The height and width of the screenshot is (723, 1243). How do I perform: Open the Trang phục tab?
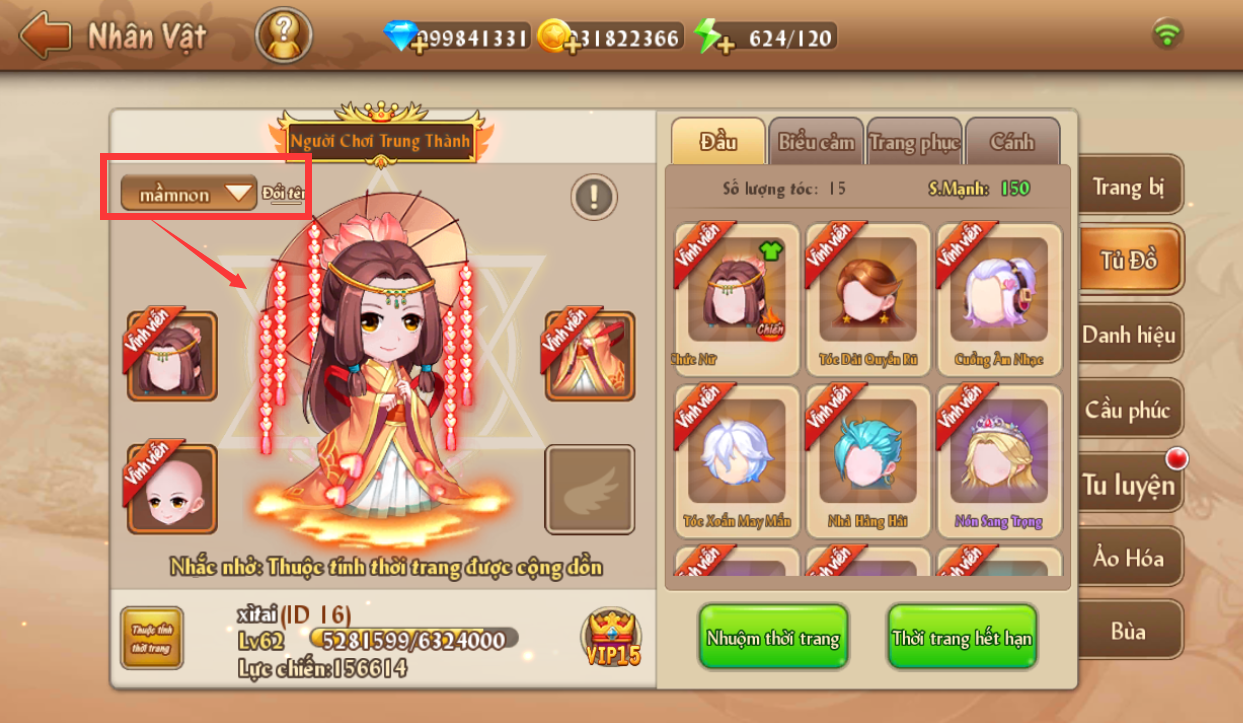[914, 142]
